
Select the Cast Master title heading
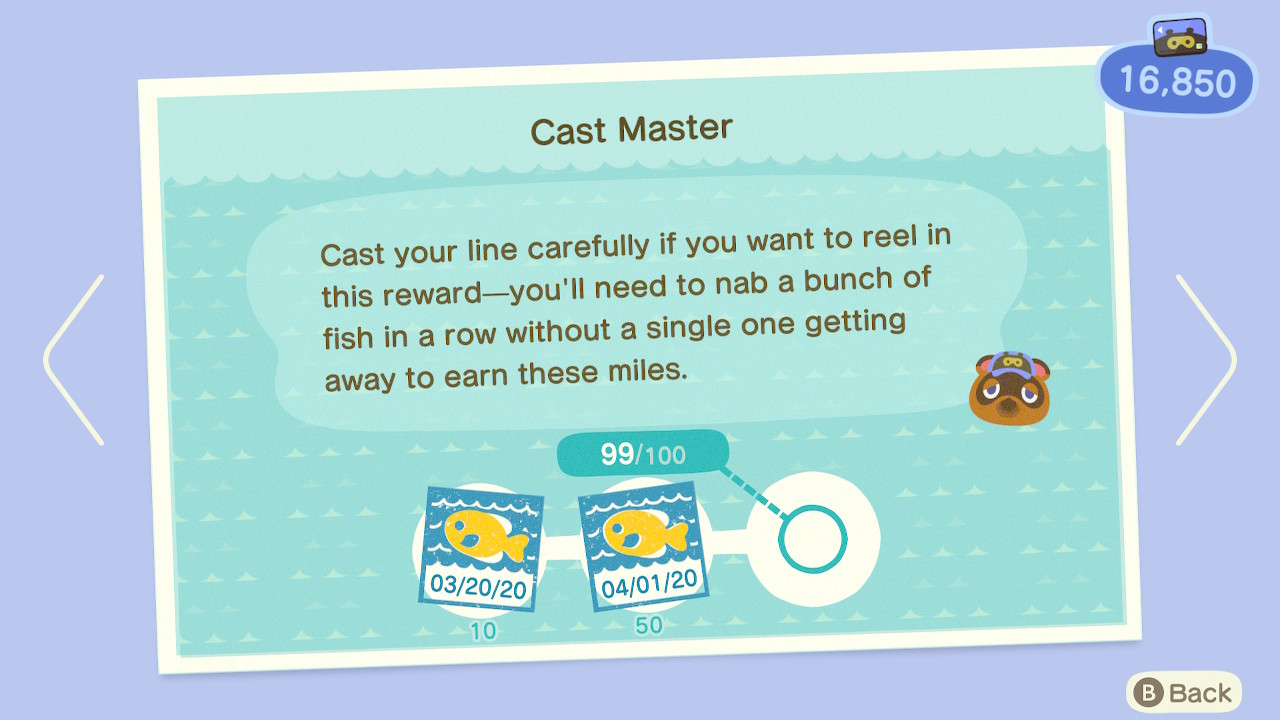point(632,126)
